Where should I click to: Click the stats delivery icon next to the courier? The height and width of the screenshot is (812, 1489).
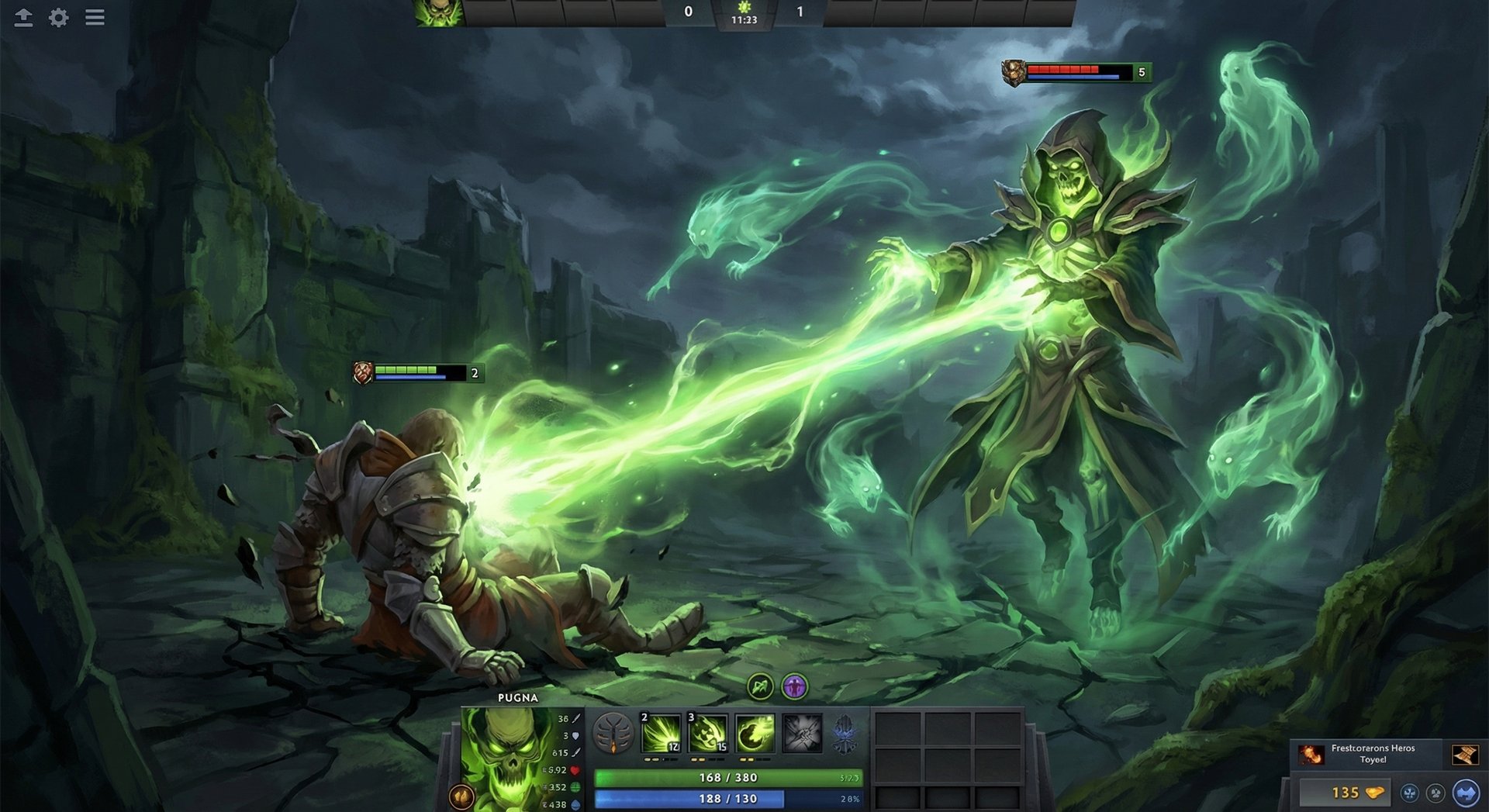pyautogui.click(x=1436, y=793)
